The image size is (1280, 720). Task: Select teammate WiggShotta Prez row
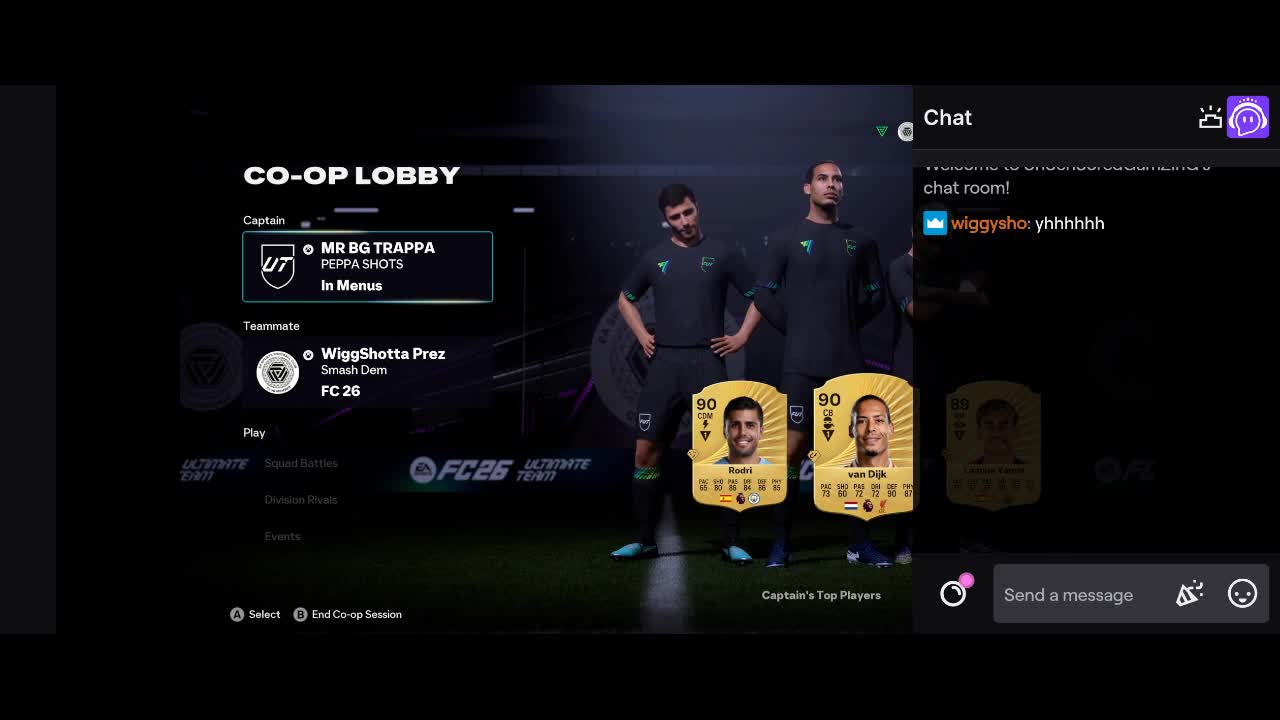point(367,372)
